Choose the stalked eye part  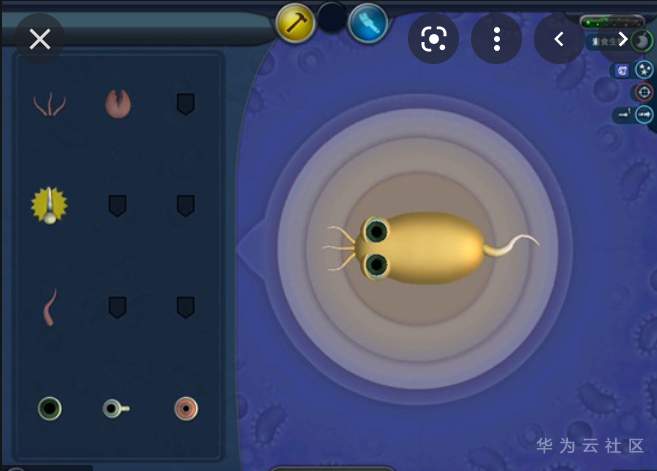115,408
